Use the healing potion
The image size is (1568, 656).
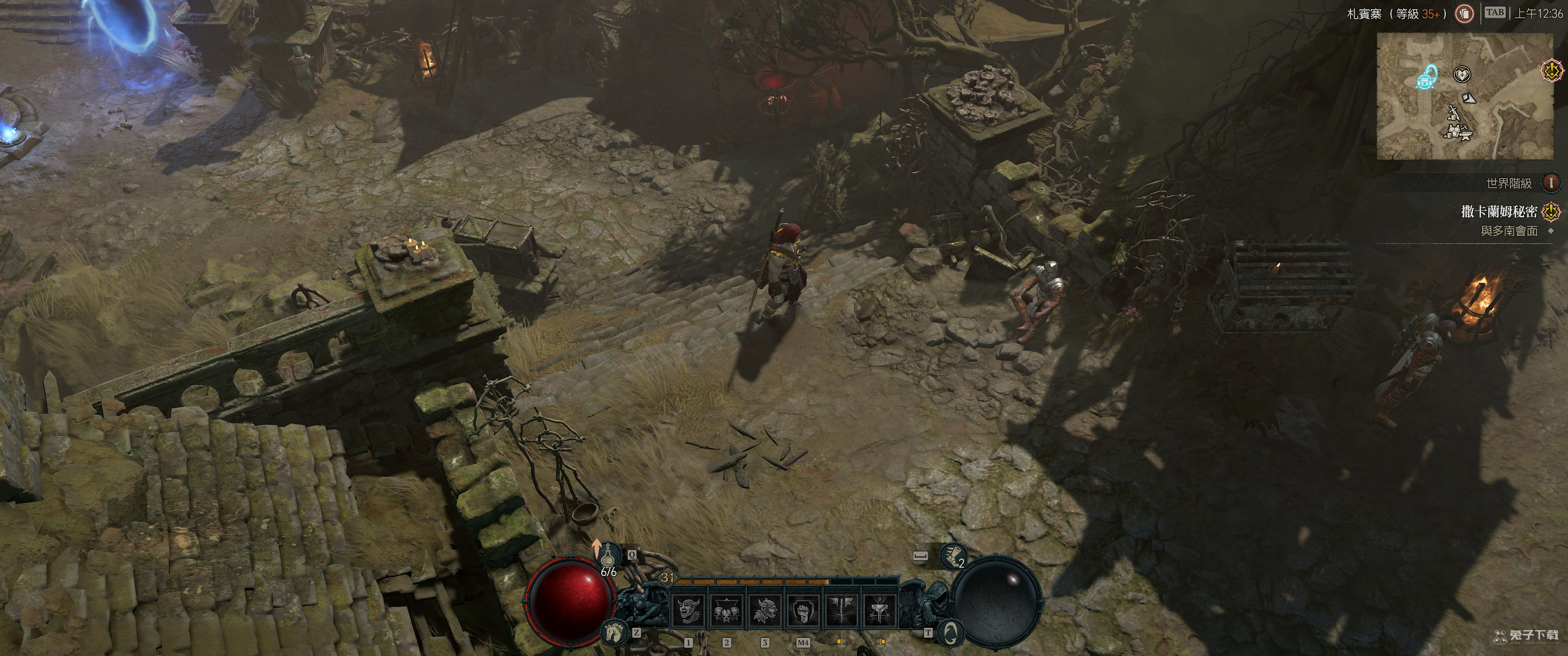(x=607, y=556)
